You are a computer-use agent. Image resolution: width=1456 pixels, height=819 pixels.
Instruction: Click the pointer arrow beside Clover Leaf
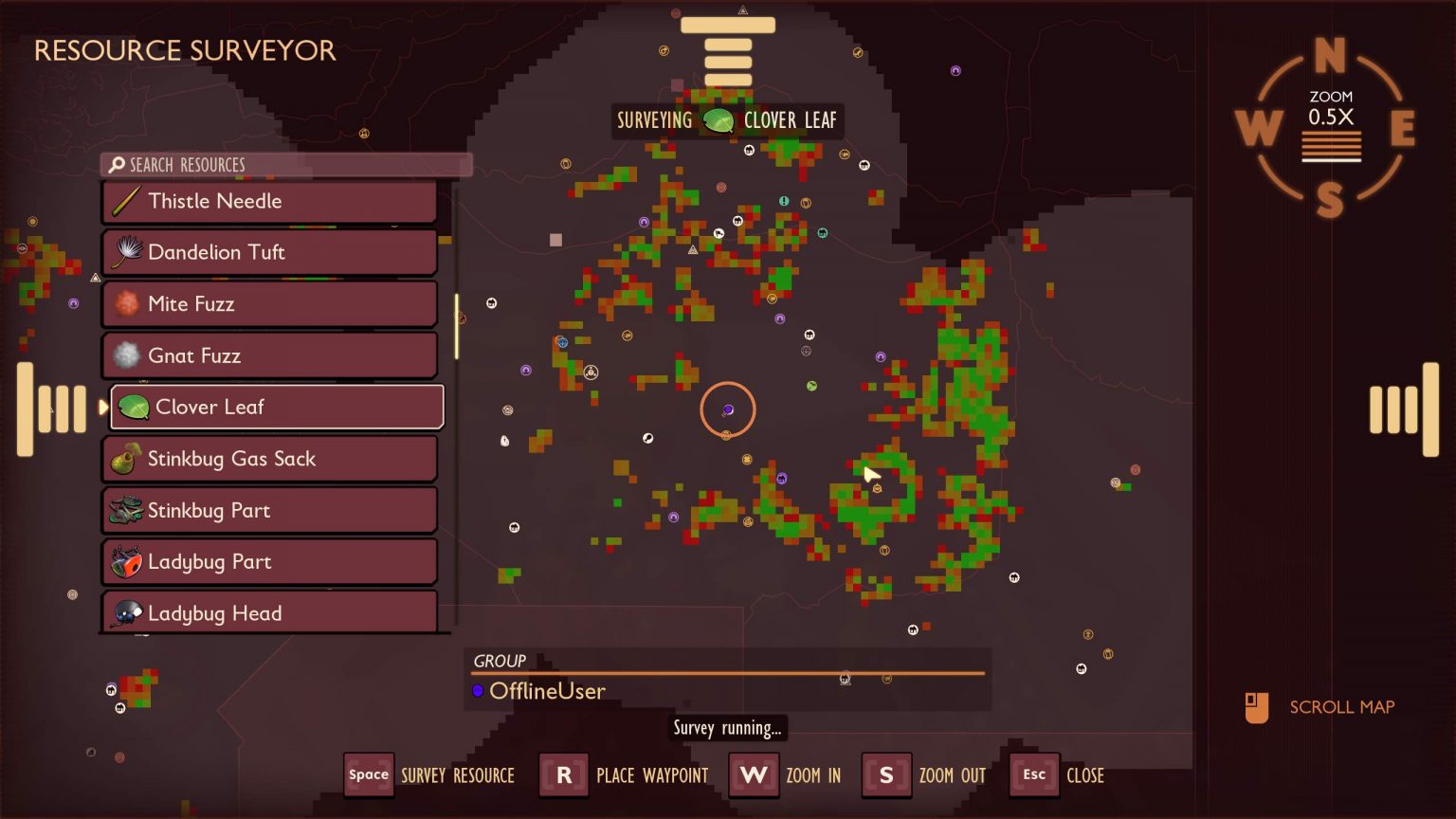(103, 408)
